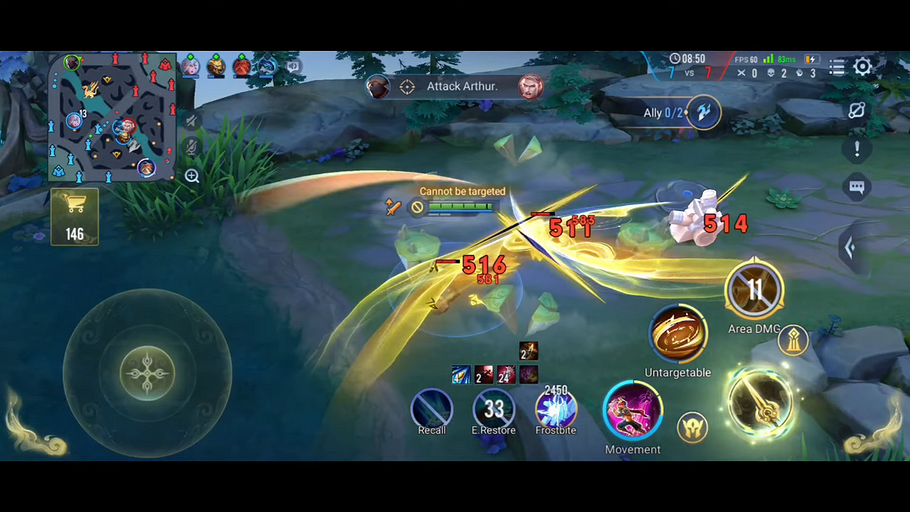Tap the minimap
Screen dimensions: 910x512
point(112,117)
